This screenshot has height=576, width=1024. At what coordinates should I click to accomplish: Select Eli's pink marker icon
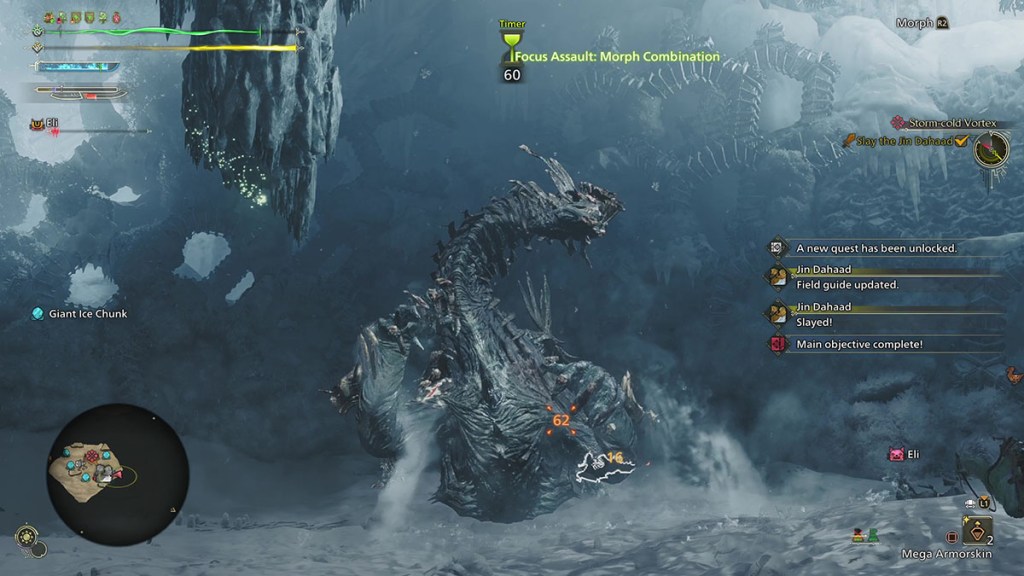coord(897,455)
